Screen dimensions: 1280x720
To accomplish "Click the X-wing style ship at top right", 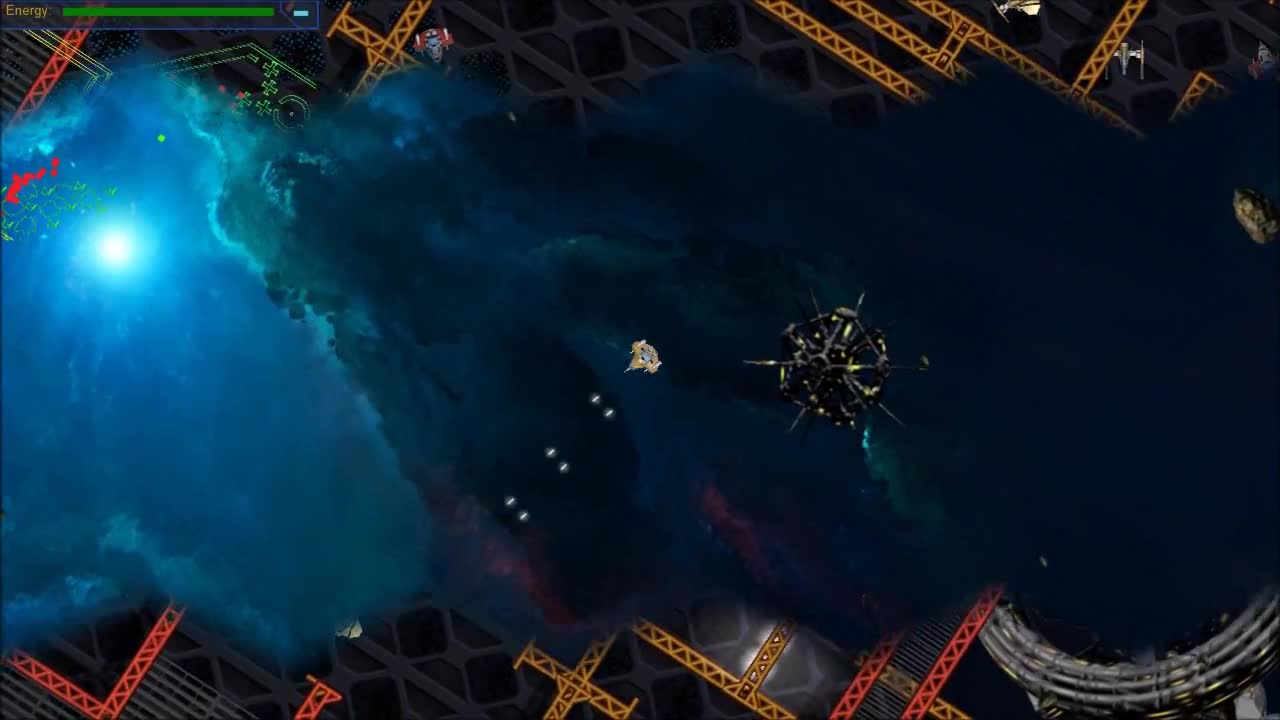I will [1128, 57].
